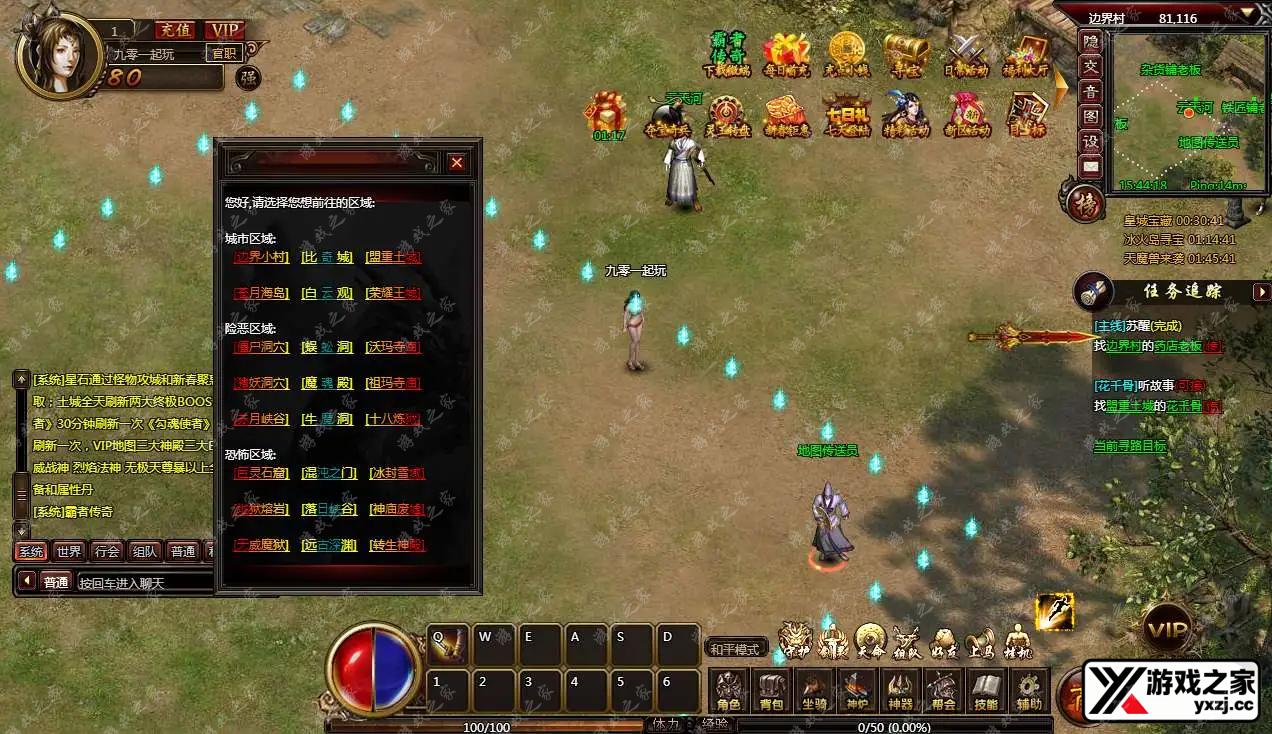The width and height of the screenshot is (1272, 734).
Task: Toggle the 和平模式 attack mode button
Action: (736, 648)
